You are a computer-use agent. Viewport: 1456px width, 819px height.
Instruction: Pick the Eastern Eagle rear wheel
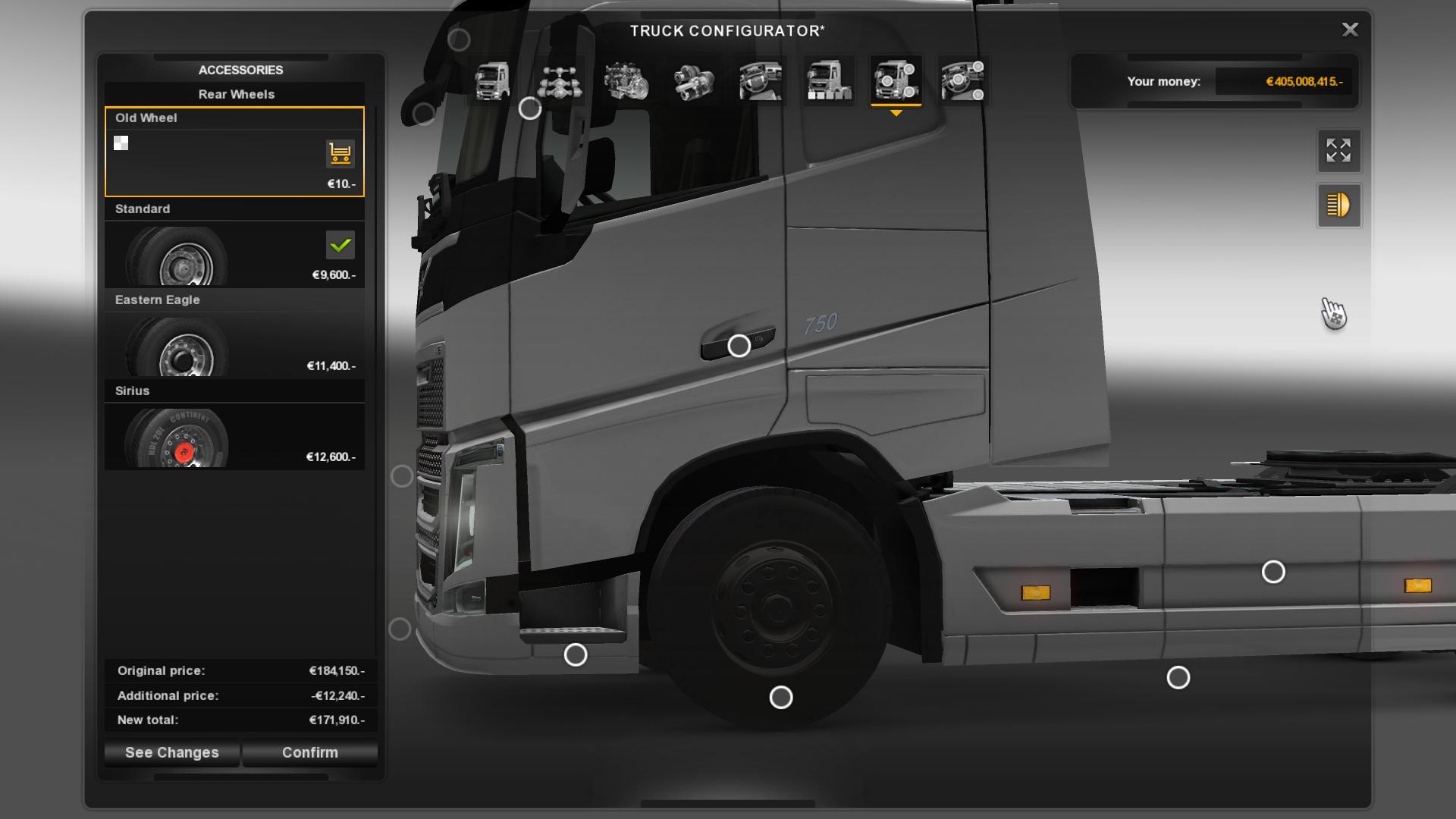[x=234, y=345]
